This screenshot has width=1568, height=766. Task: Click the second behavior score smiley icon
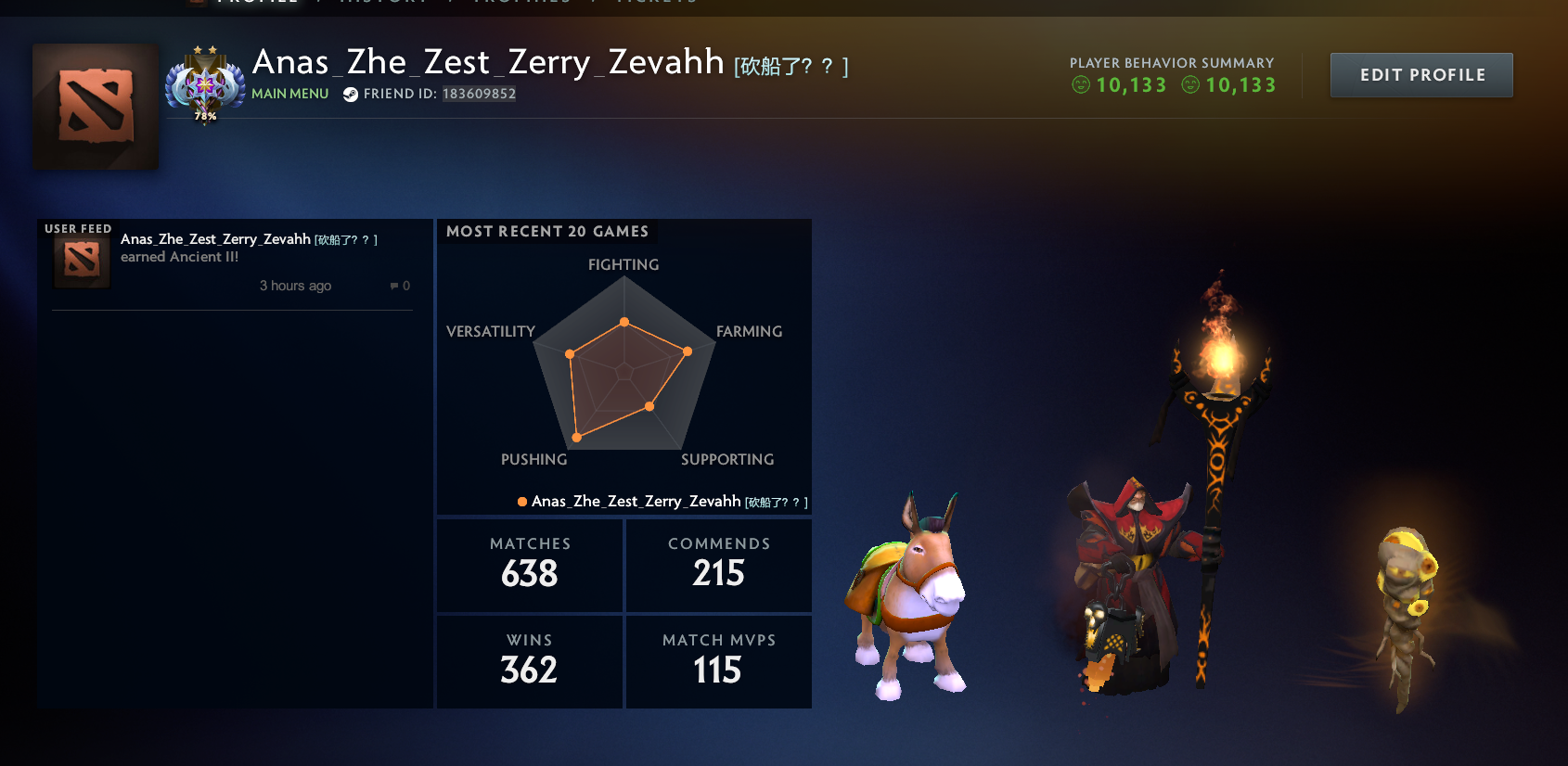[1190, 85]
